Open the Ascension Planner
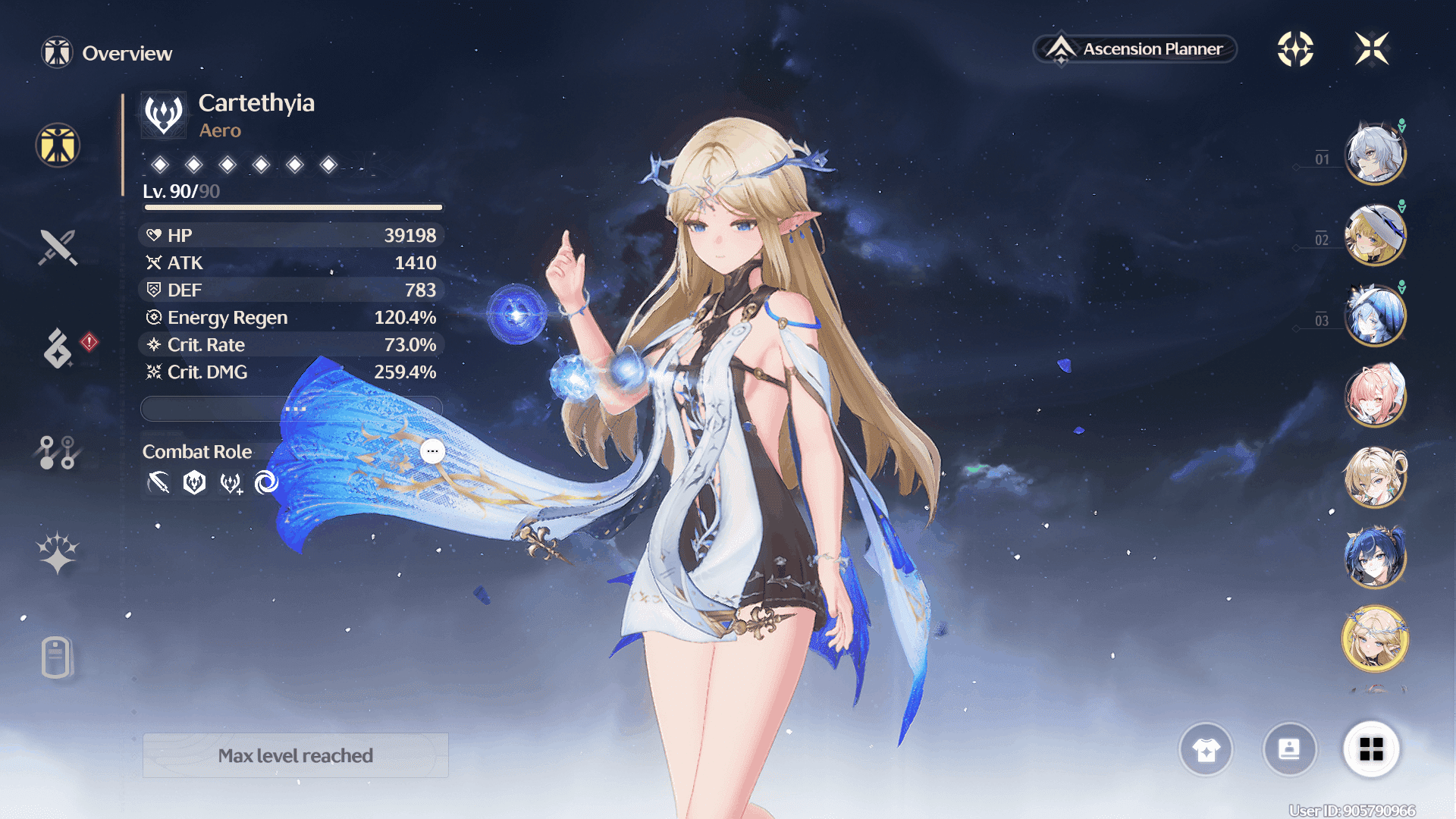The height and width of the screenshot is (819, 1456). (1135, 49)
